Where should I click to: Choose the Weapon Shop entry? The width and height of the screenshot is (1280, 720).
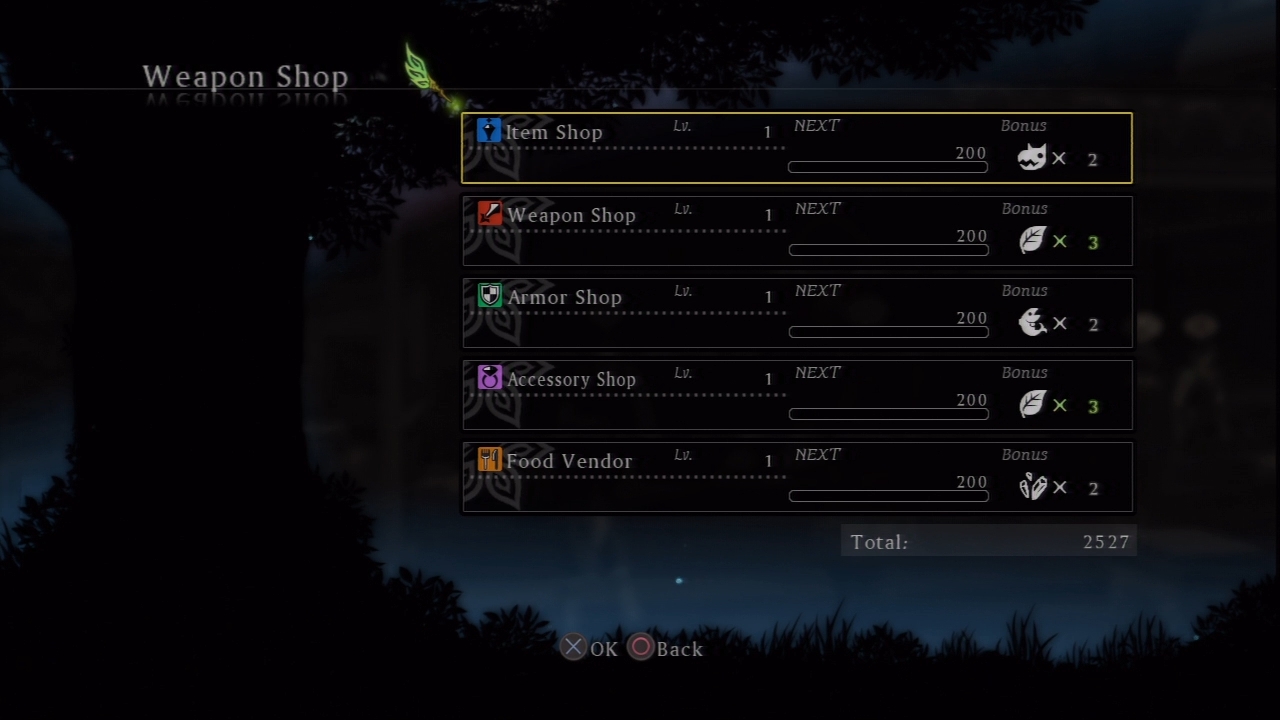tap(796, 231)
